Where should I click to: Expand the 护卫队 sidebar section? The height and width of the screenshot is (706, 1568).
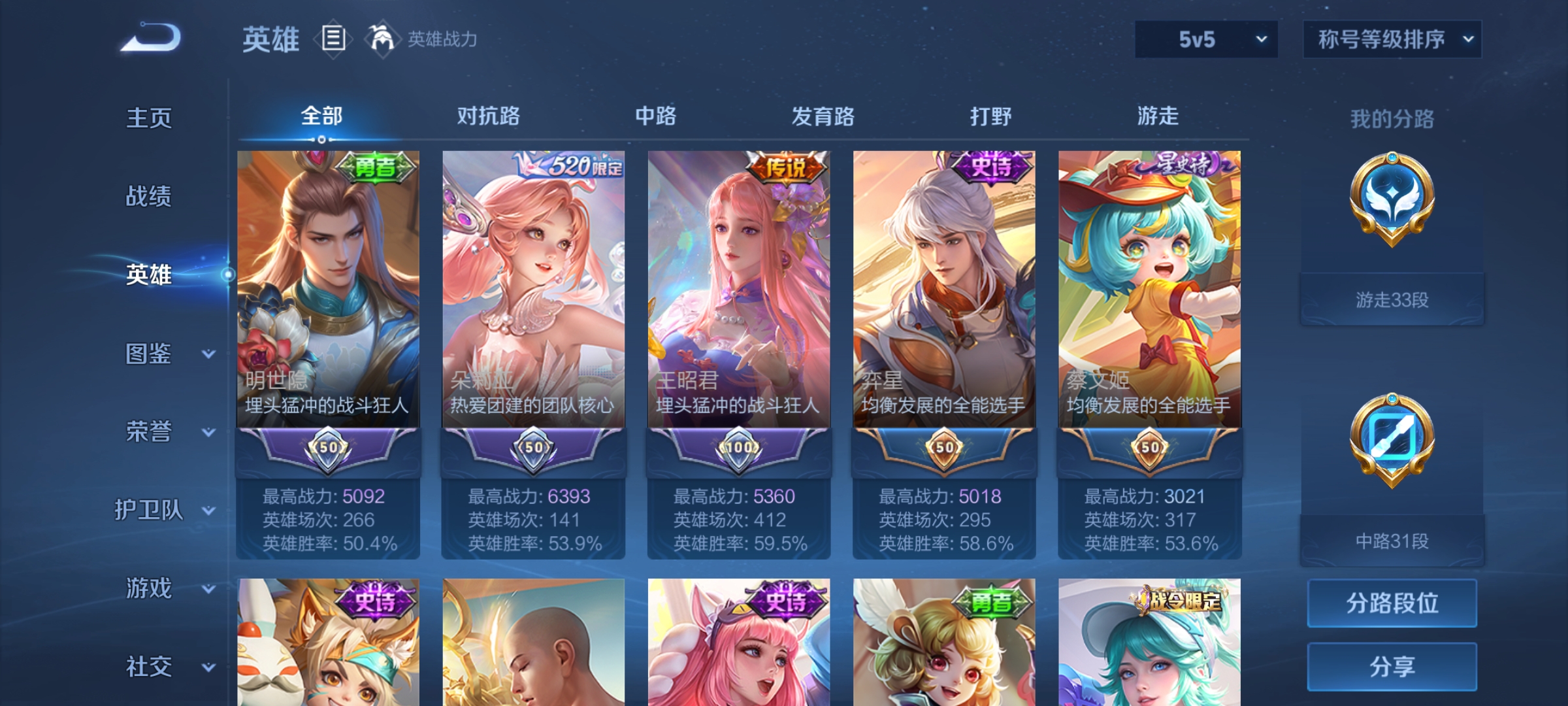click(163, 510)
